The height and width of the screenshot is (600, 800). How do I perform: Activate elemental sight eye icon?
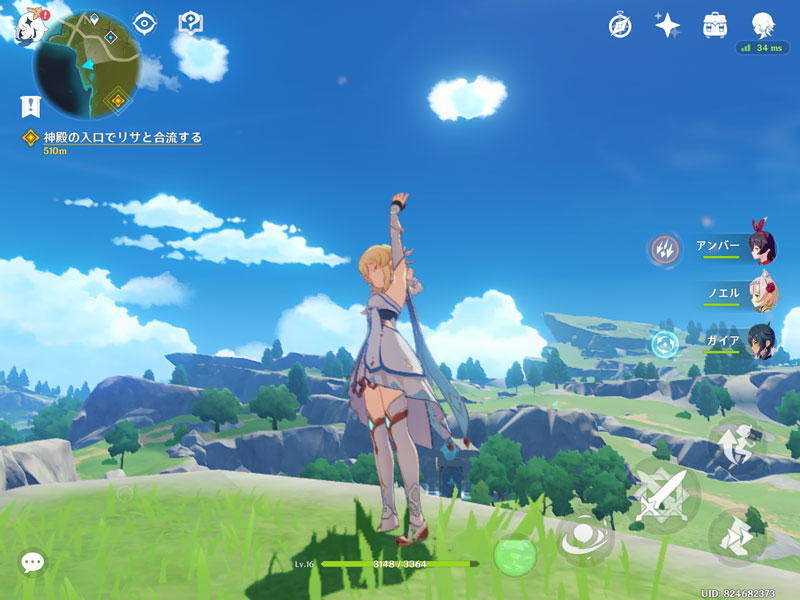tap(146, 22)
